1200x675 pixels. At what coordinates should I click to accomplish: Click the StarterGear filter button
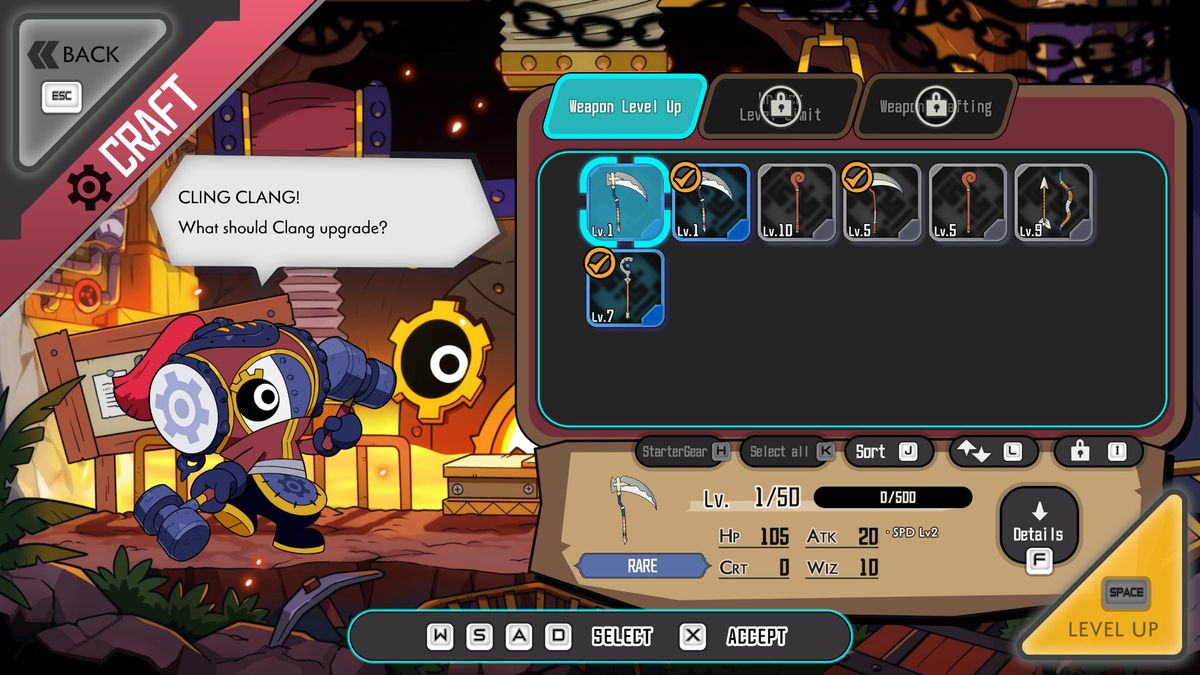[x=685, y=452]
